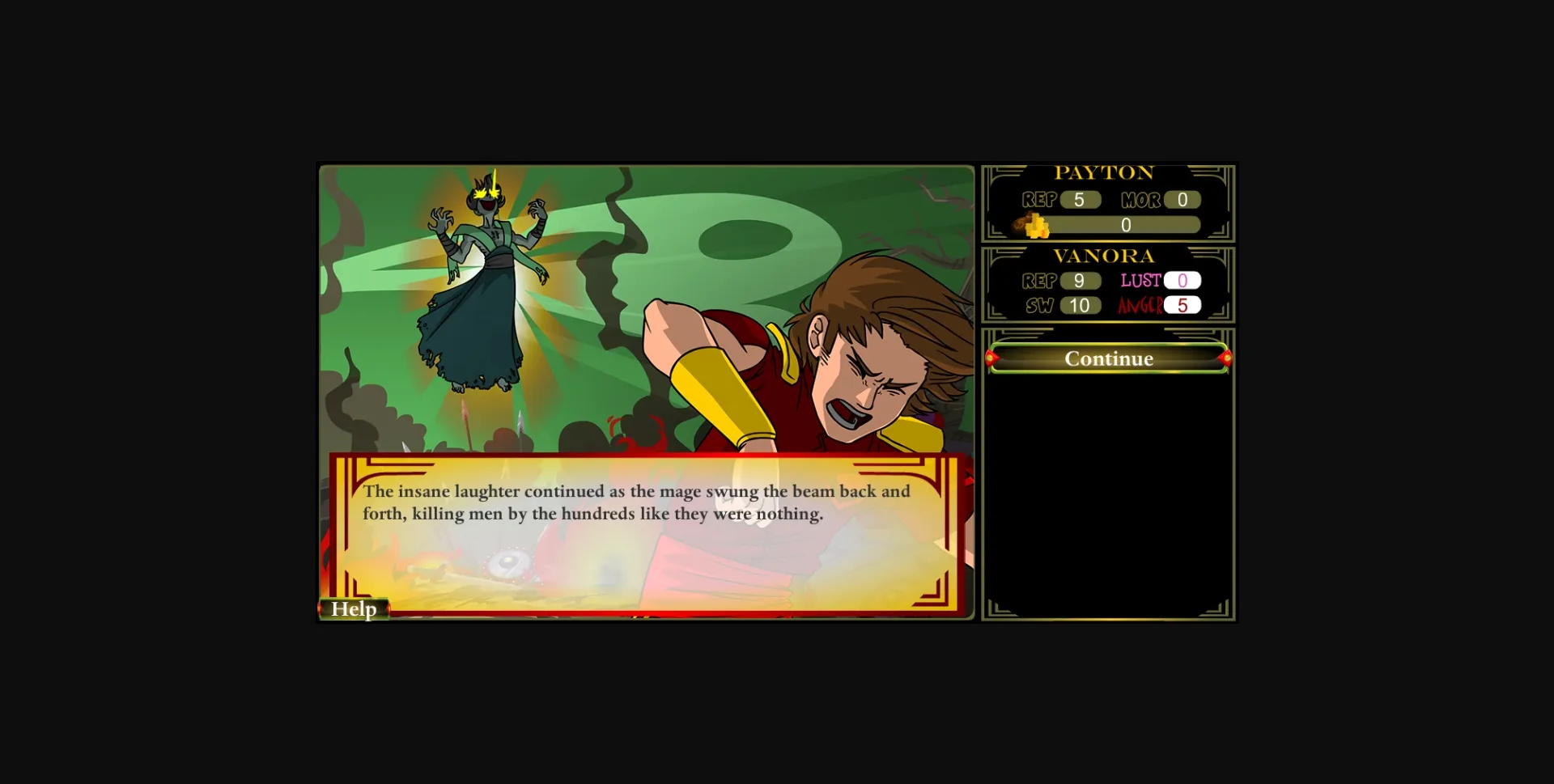
Task: Click Vanora's LUST counter showing 0
Action: tap(1183, 281)
